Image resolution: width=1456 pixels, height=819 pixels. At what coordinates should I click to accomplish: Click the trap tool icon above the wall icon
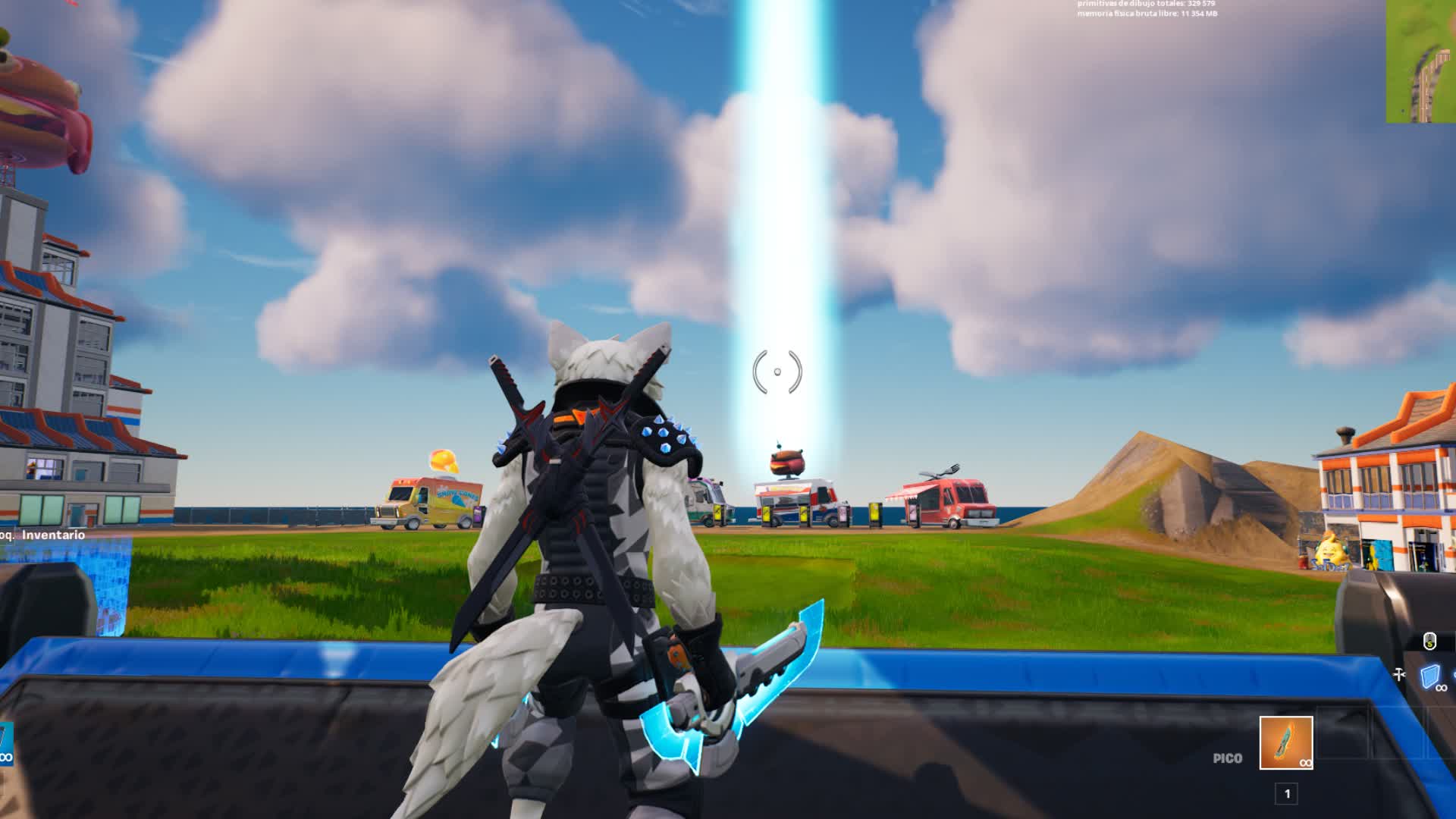1399,674
